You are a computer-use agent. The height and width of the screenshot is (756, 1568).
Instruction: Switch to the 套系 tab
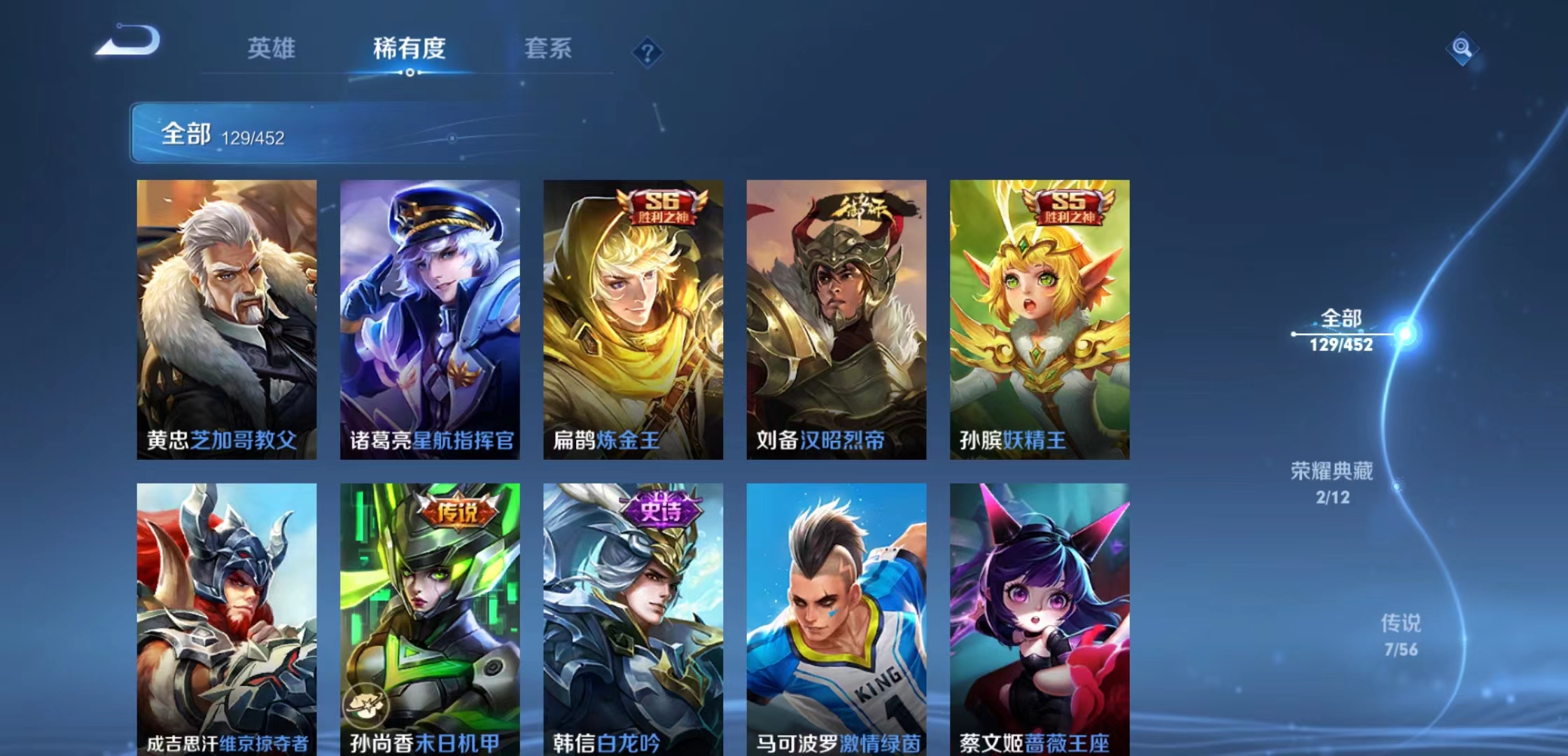click(547, 49)
